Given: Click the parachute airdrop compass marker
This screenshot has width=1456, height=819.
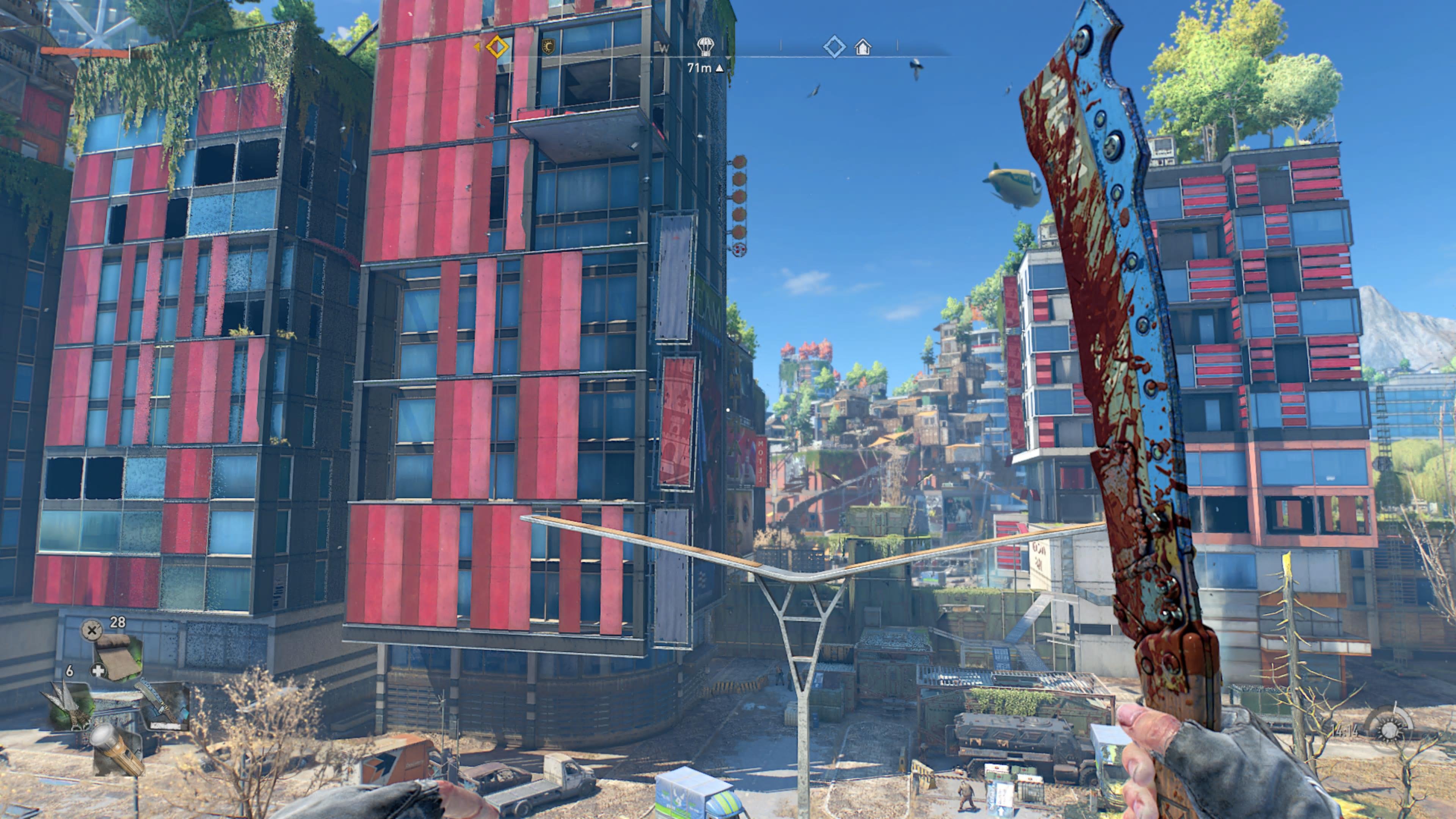Looking at the screenshot, I should (705, 45).
